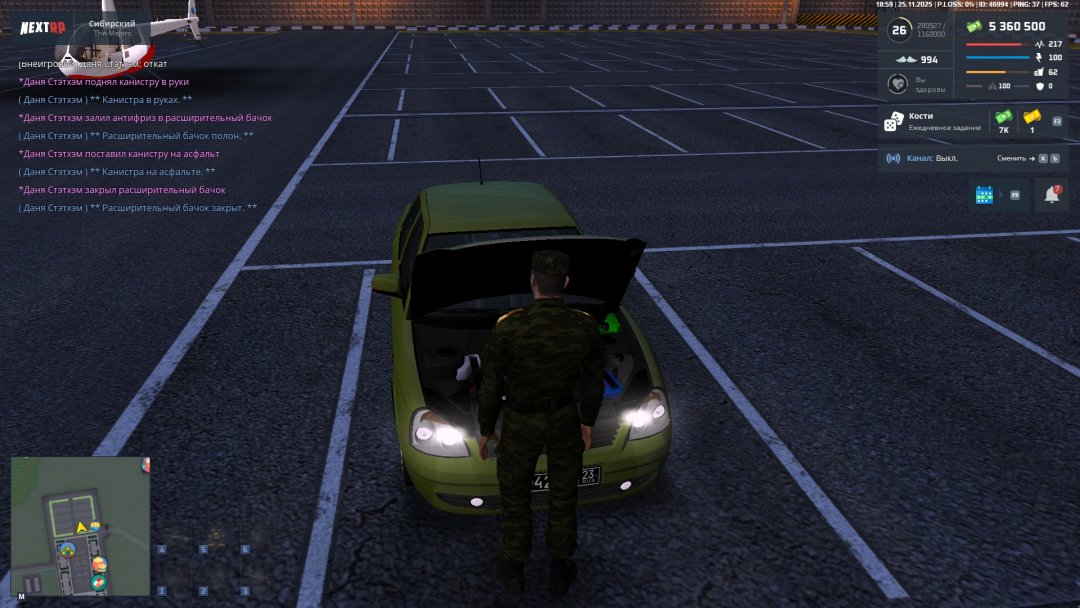Click the Сибирский server name label
The height and width of the screenshot is (608, 1080).
[x=112, y=23]
